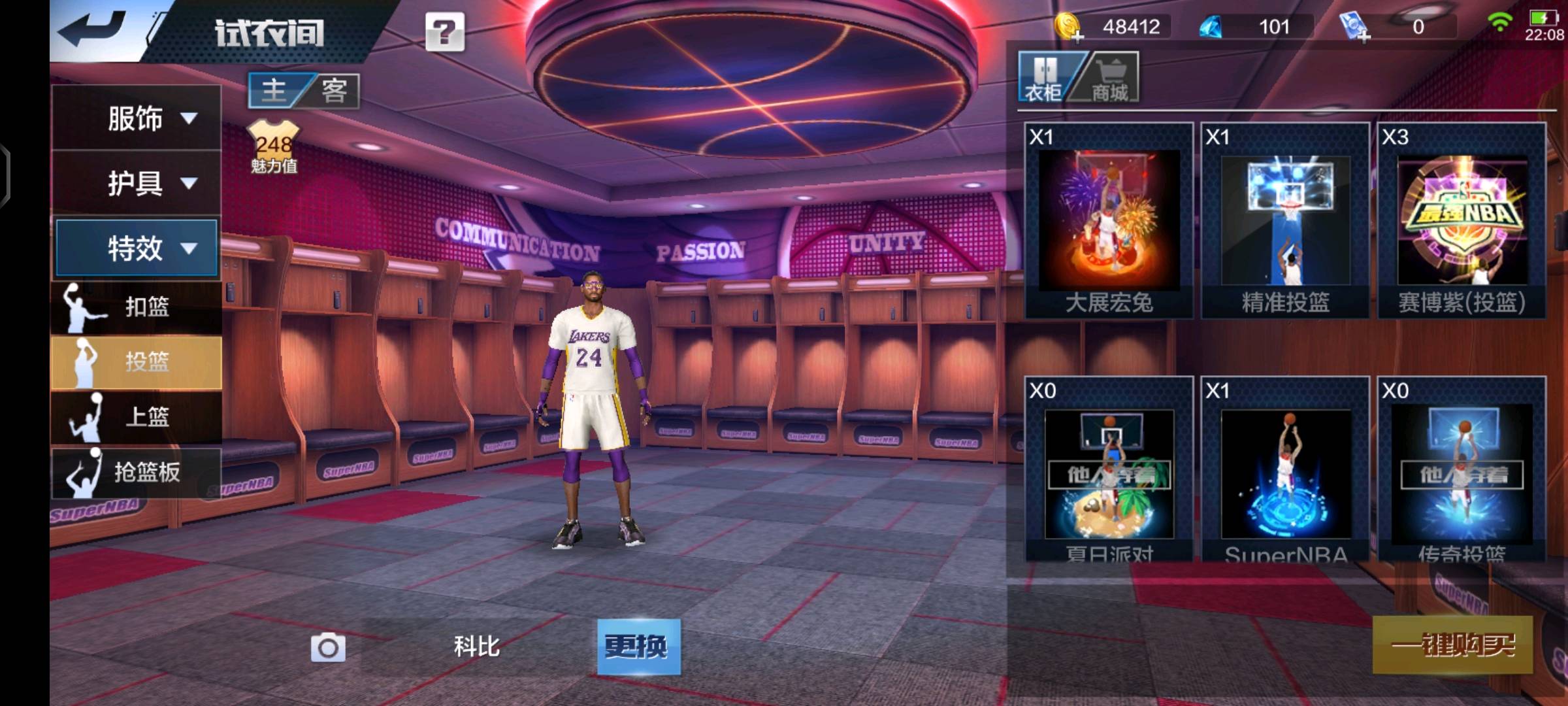Select the 投篮 shooting effects entry
Screen dimensions: 1568x706
136,361
